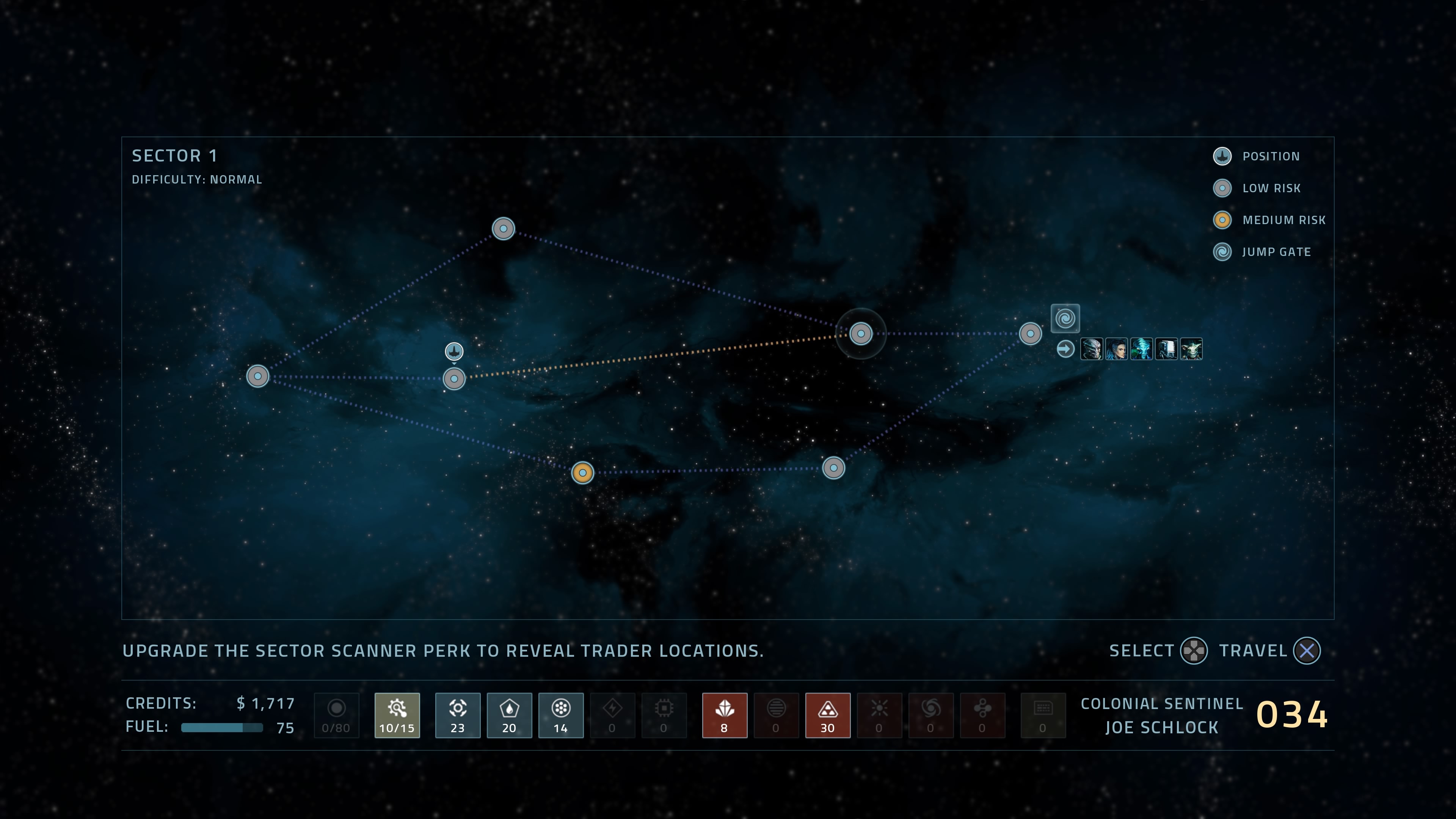Select the white box-headed robot portrait
Screen dimensions: 1456x819
tap(1166, 349)
